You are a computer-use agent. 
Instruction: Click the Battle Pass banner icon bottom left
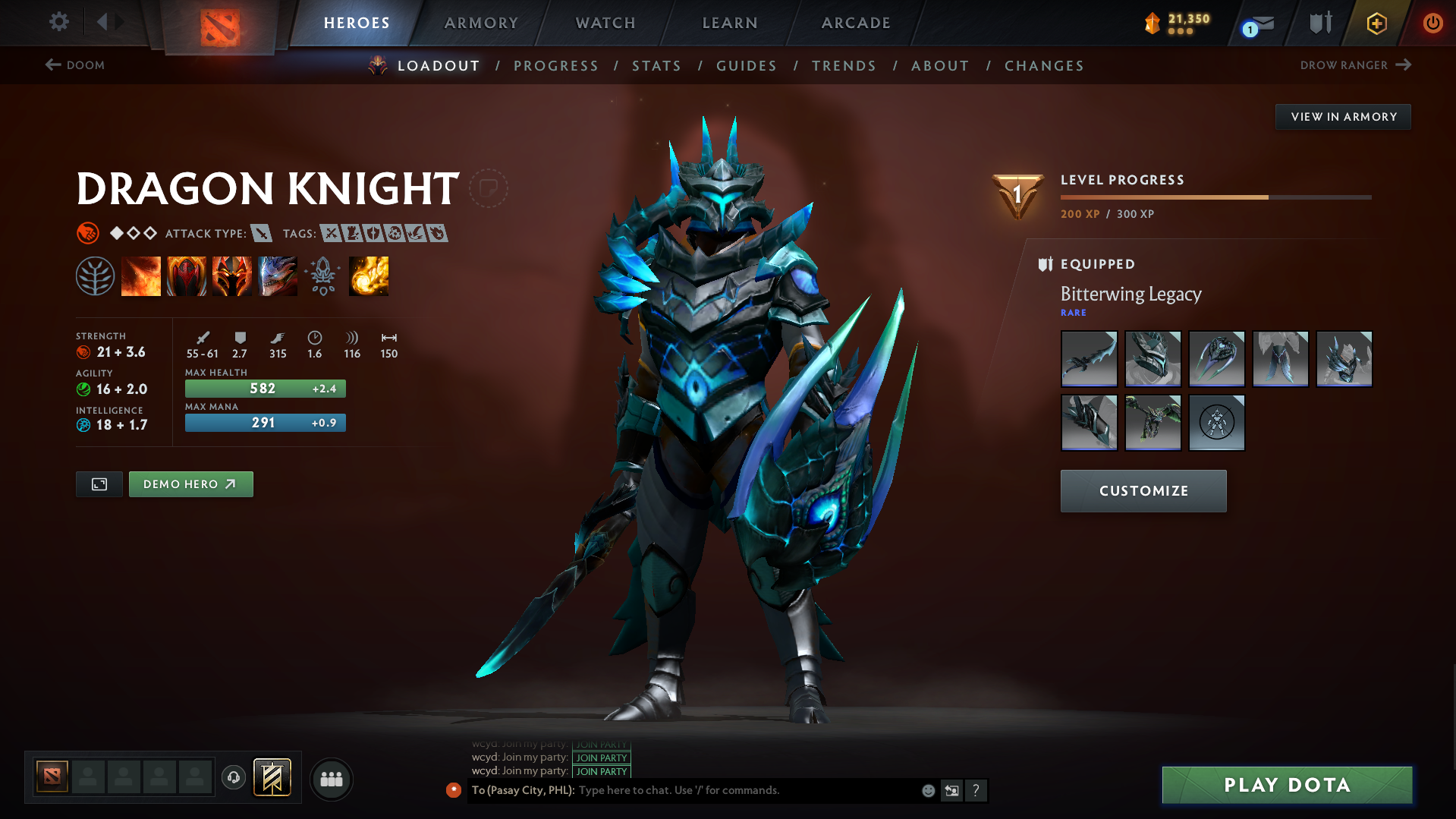coord(273,778)
